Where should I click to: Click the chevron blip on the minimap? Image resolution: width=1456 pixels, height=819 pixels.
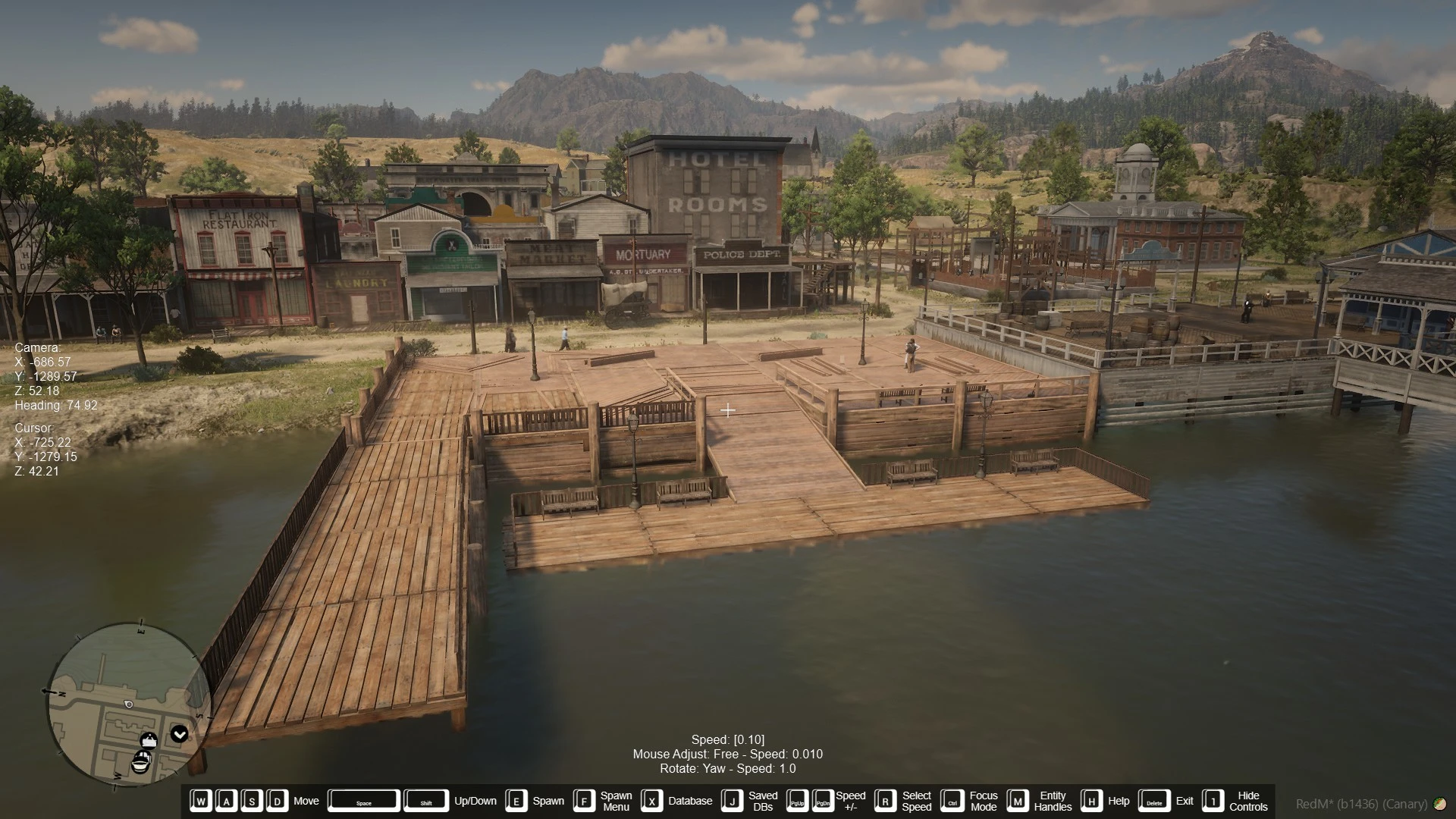179,734
